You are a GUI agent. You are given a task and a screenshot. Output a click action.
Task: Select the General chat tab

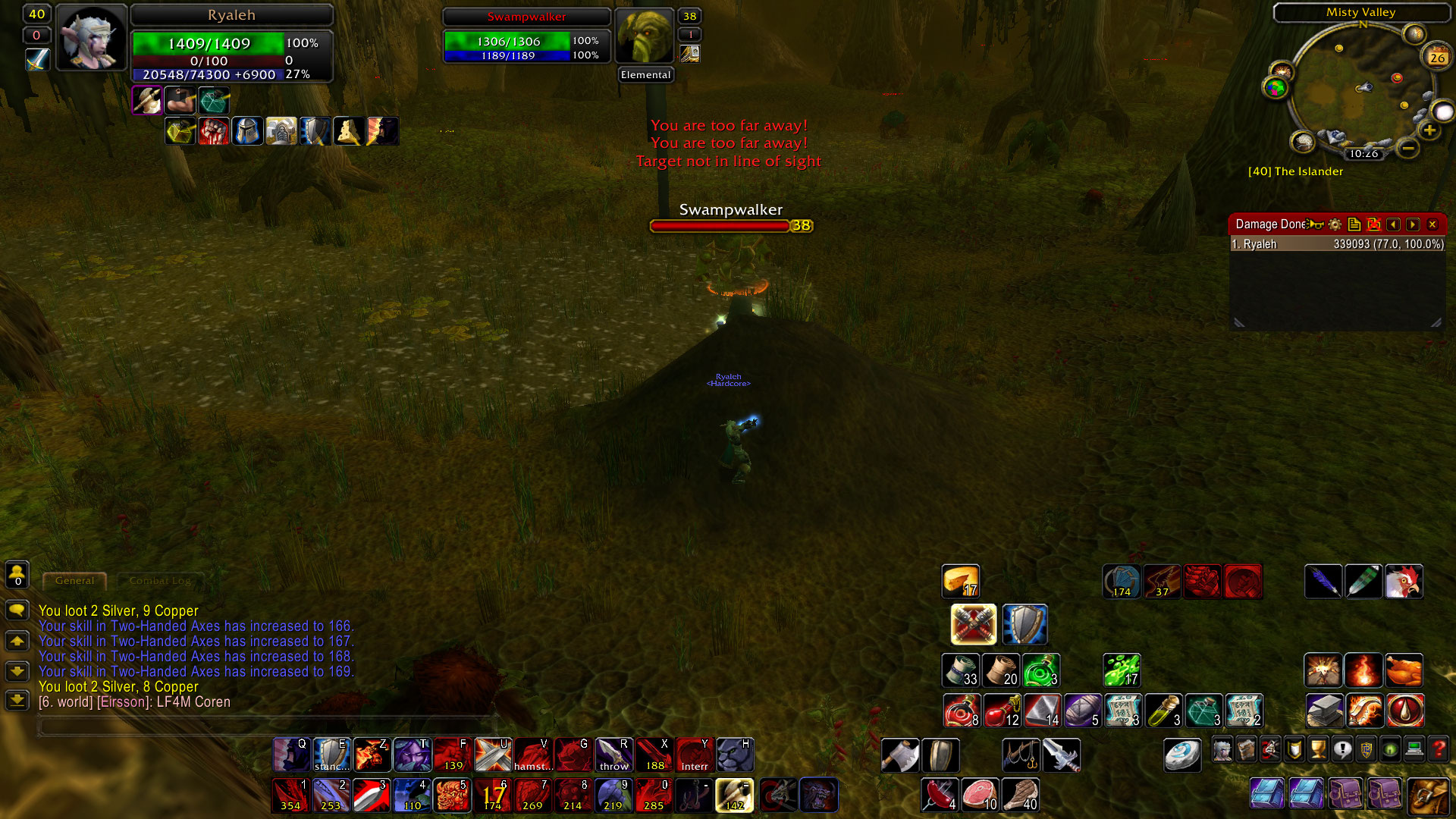(74, 581)
